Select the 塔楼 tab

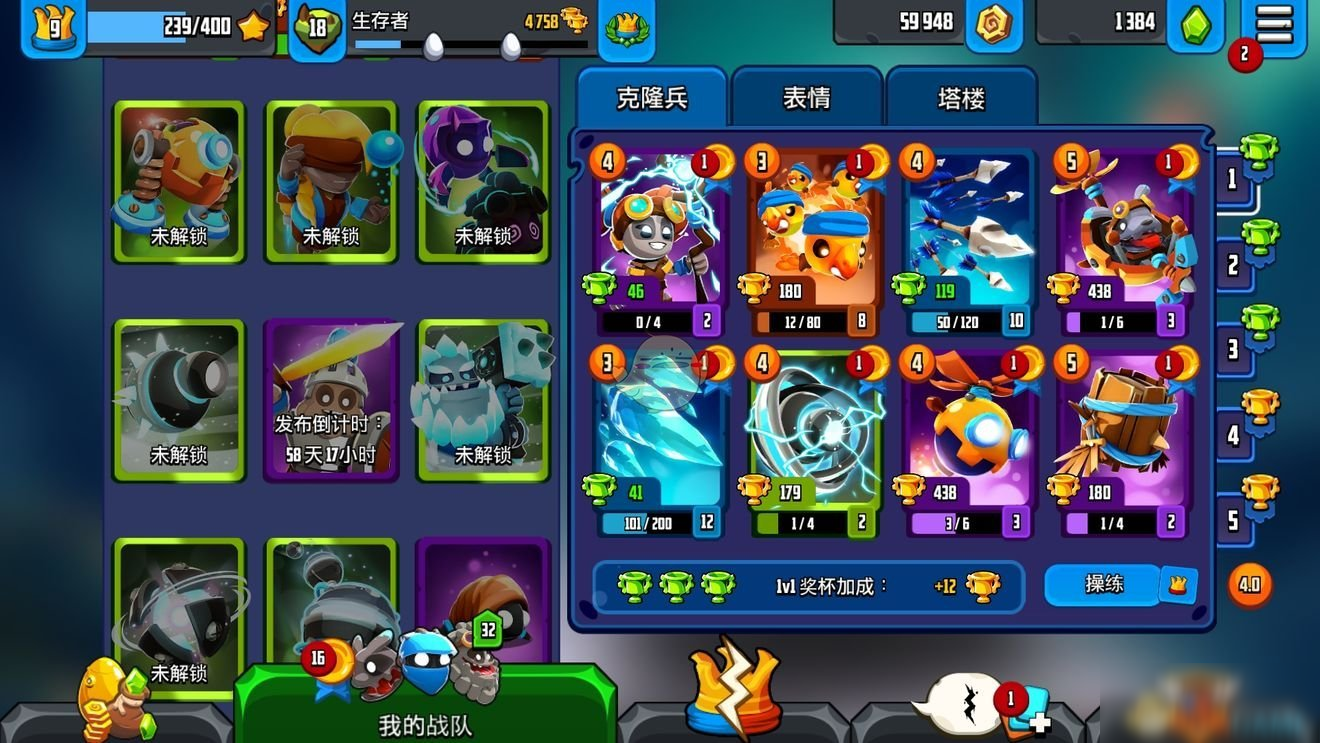tap(961, 98)
